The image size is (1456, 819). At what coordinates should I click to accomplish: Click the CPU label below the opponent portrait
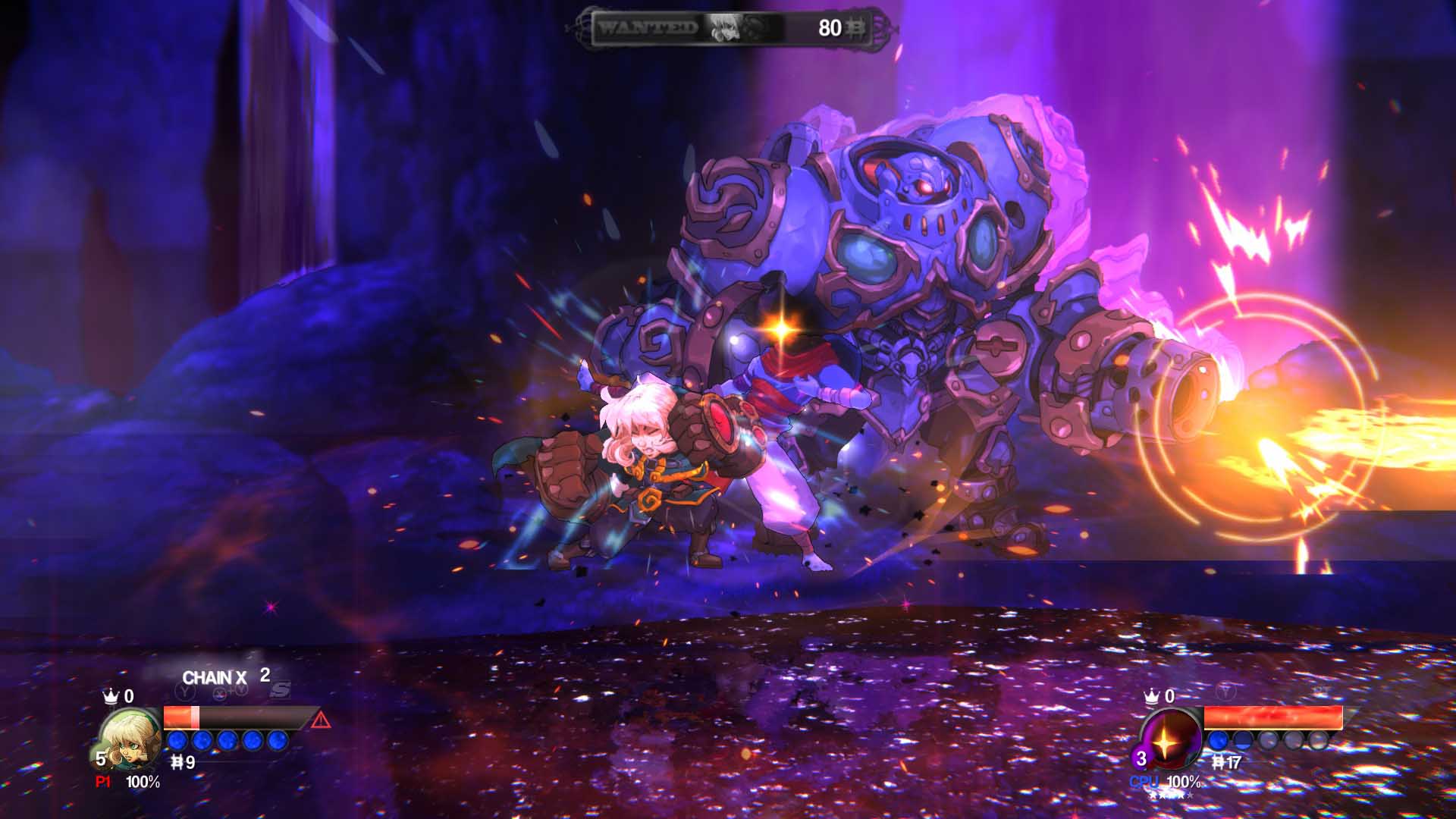(x=1144, y=781)
